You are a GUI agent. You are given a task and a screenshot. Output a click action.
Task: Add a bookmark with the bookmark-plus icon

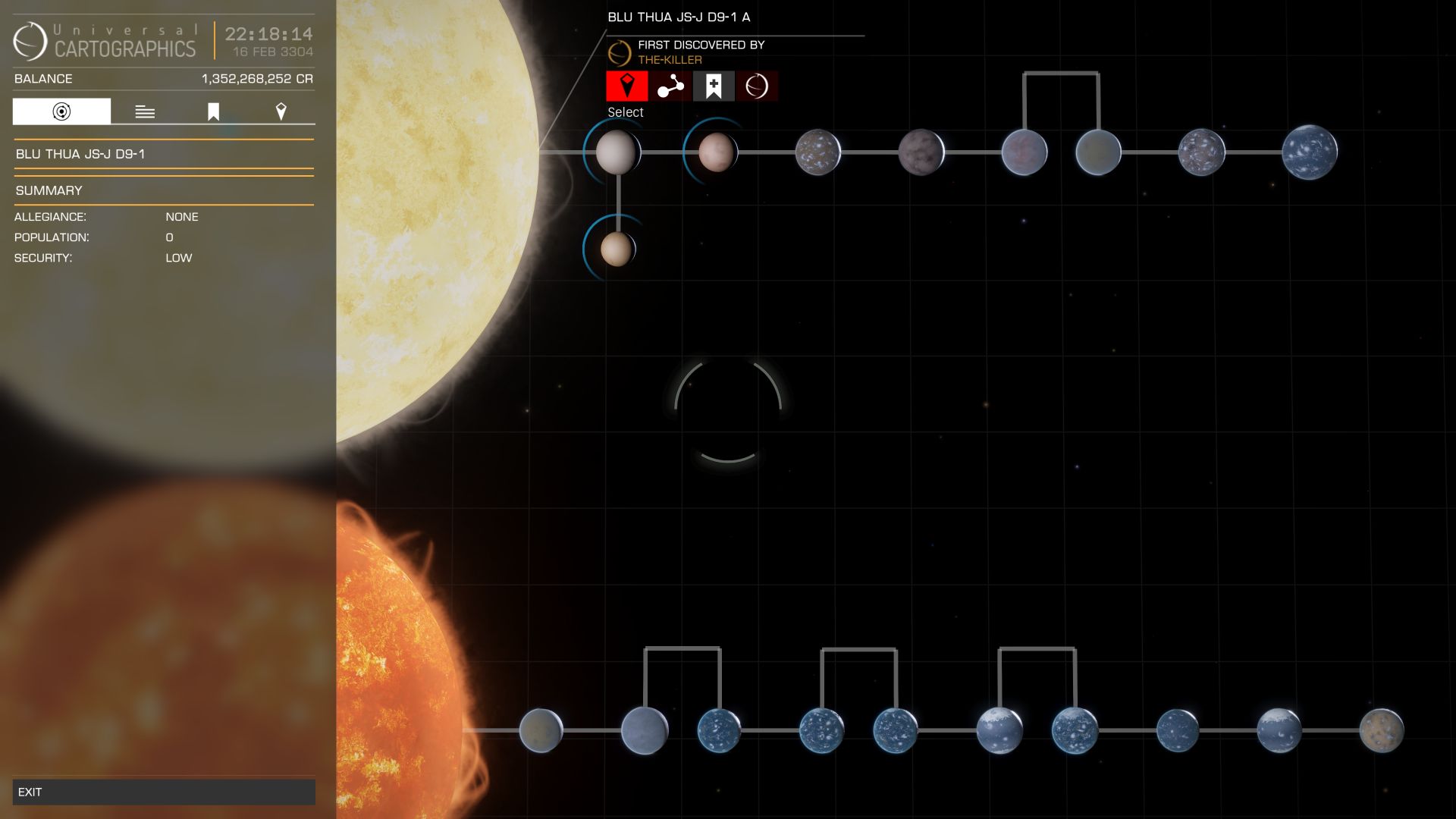[714, 86]
